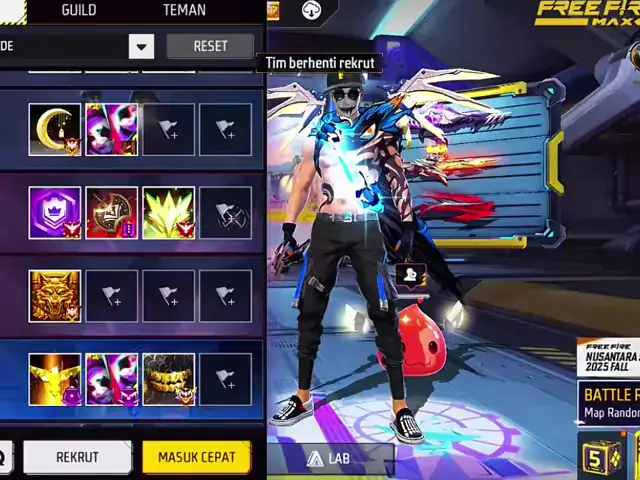The height and width of the screenshot is (480, 640).
Task: Select the golden wolf mask avatar
Action: [55, 296]
